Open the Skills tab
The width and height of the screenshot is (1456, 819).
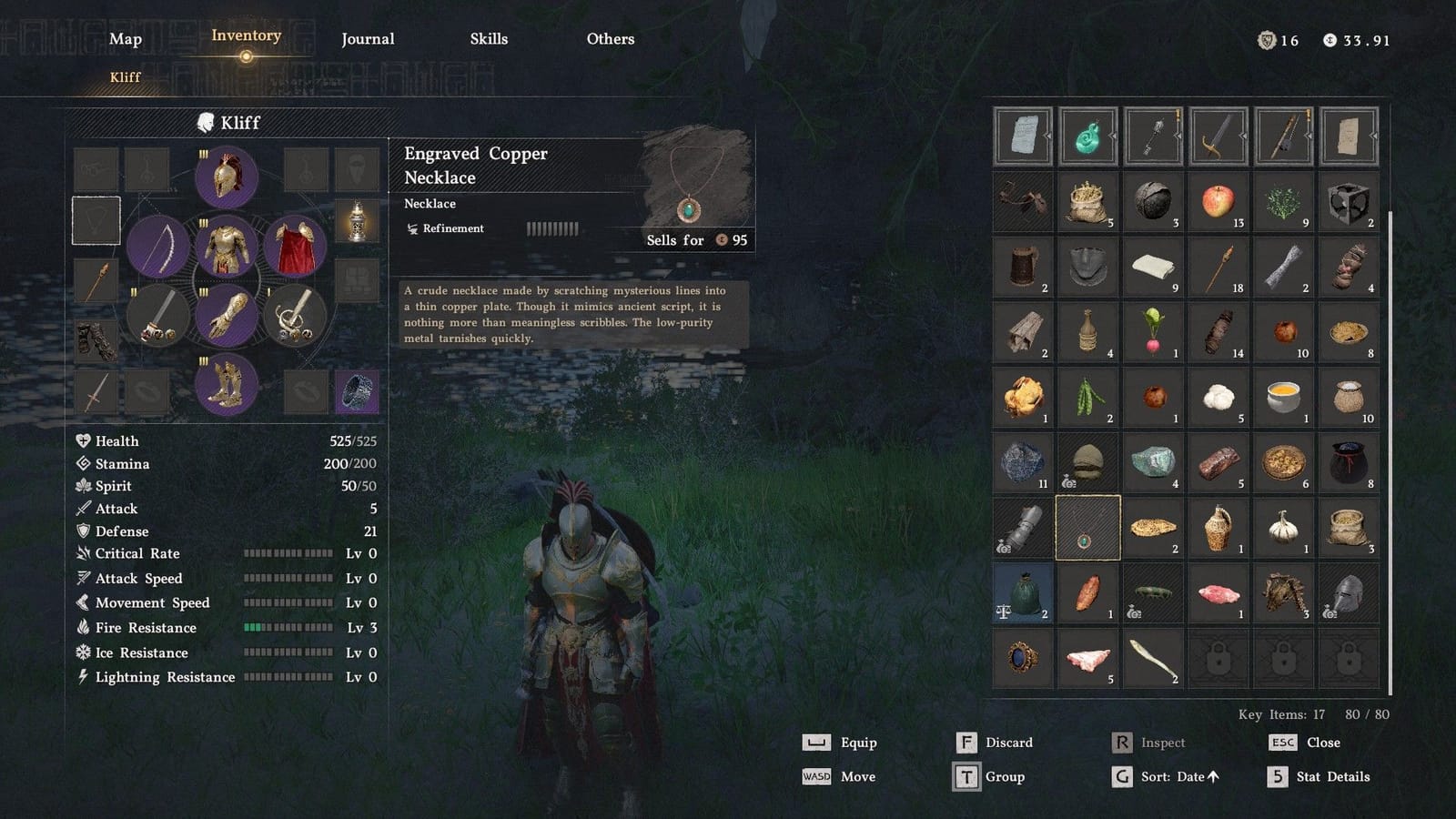pos(490,38)
